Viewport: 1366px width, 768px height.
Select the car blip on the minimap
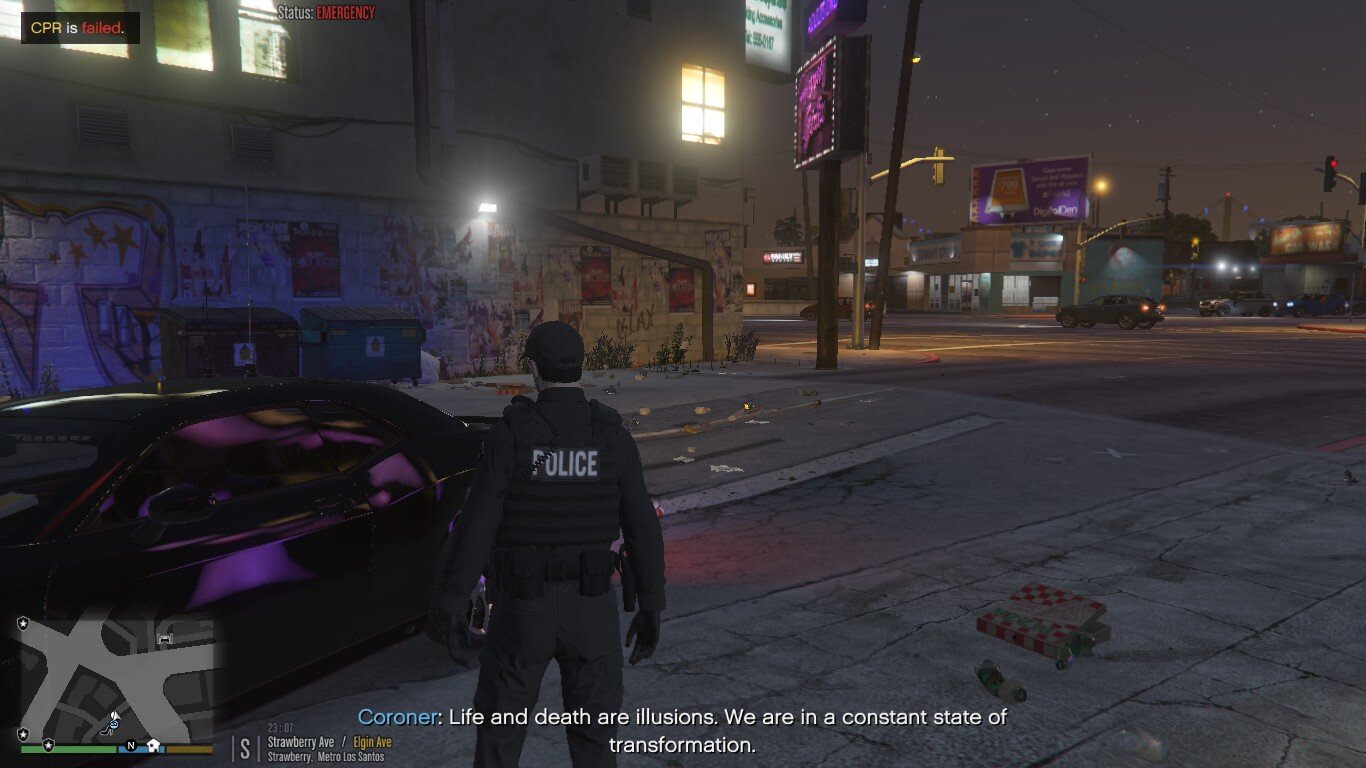click(x=166, y=638)
